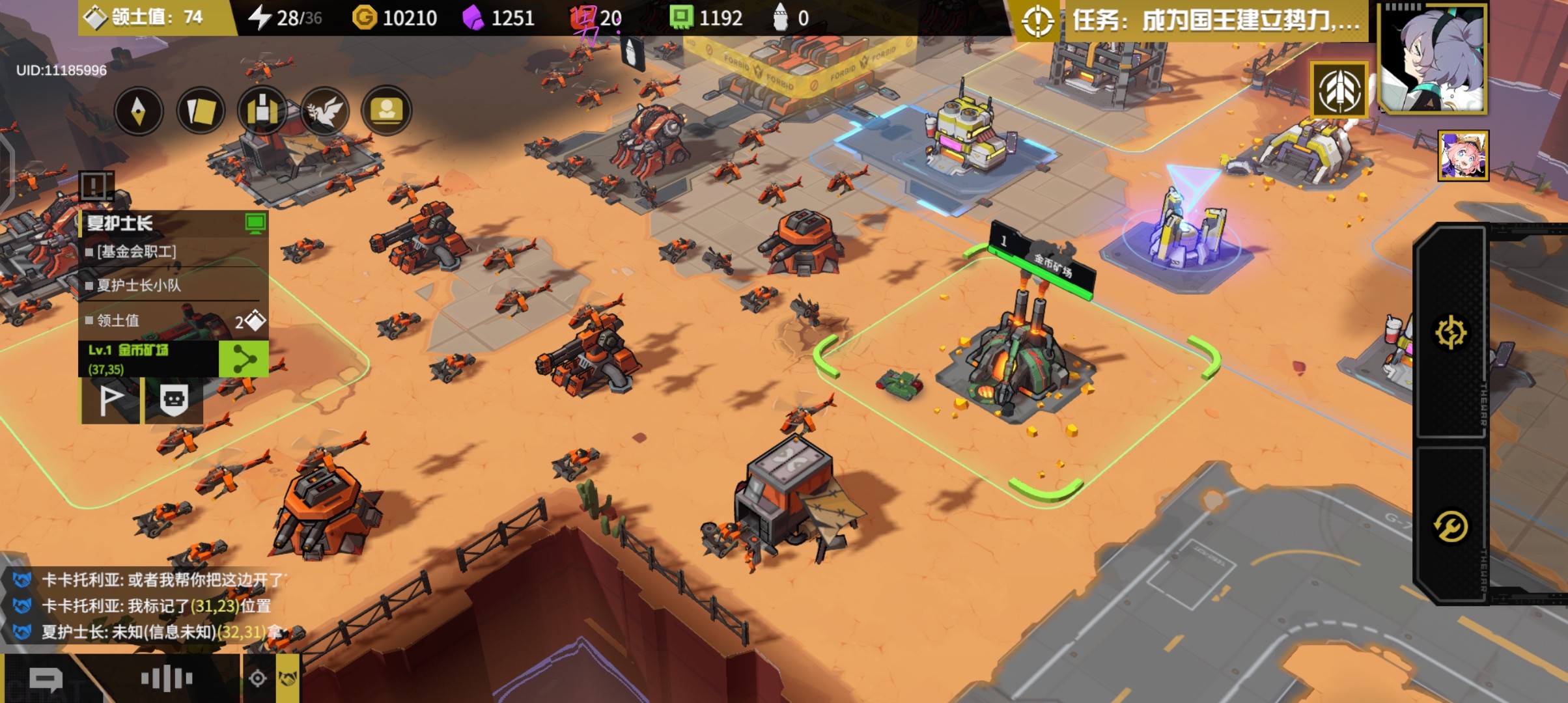Screen dimensions: 1568x703
Task: Click the exclamation alert icon
Action: coord(96,187)
